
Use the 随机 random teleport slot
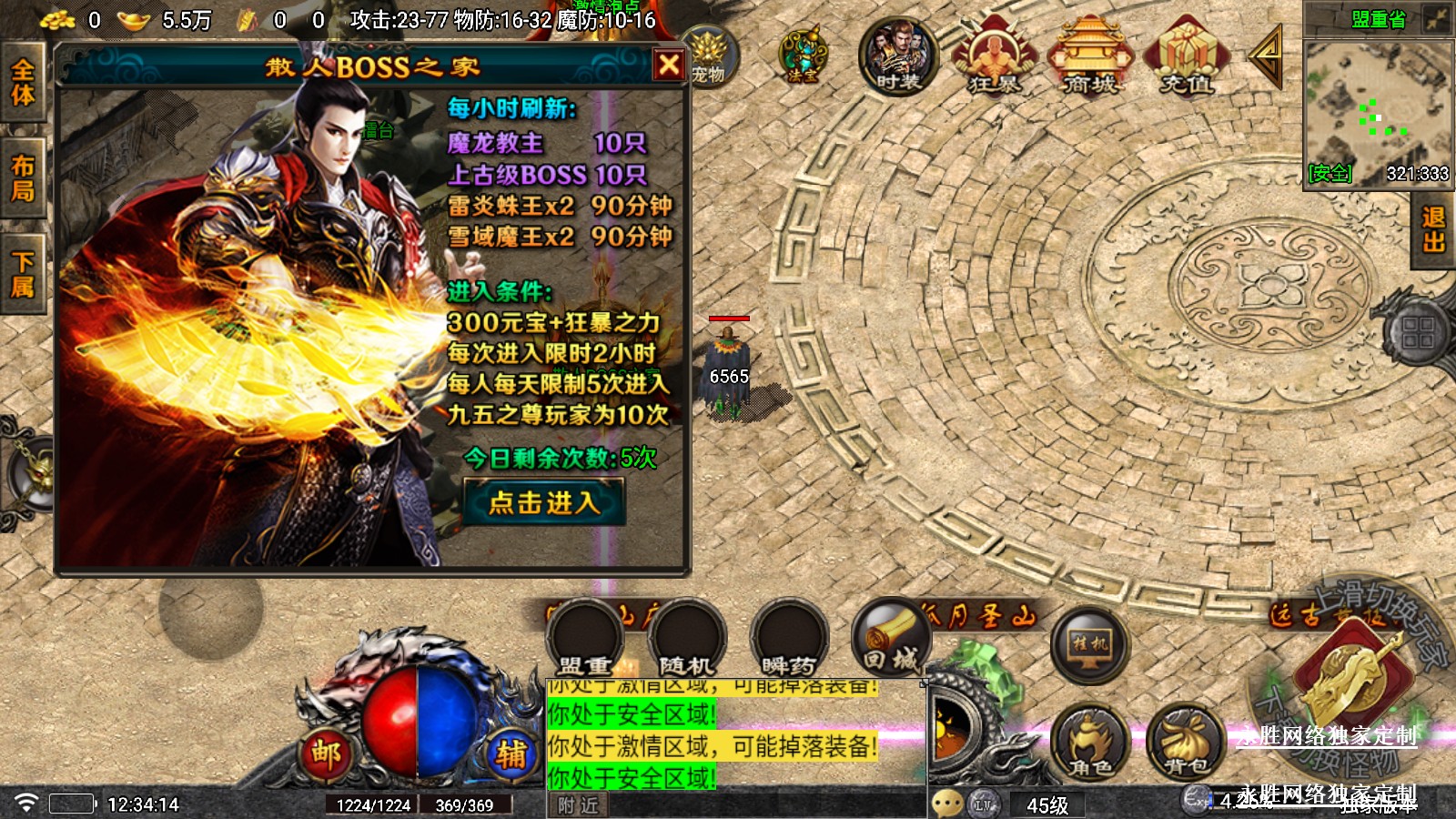pos(686,639)
